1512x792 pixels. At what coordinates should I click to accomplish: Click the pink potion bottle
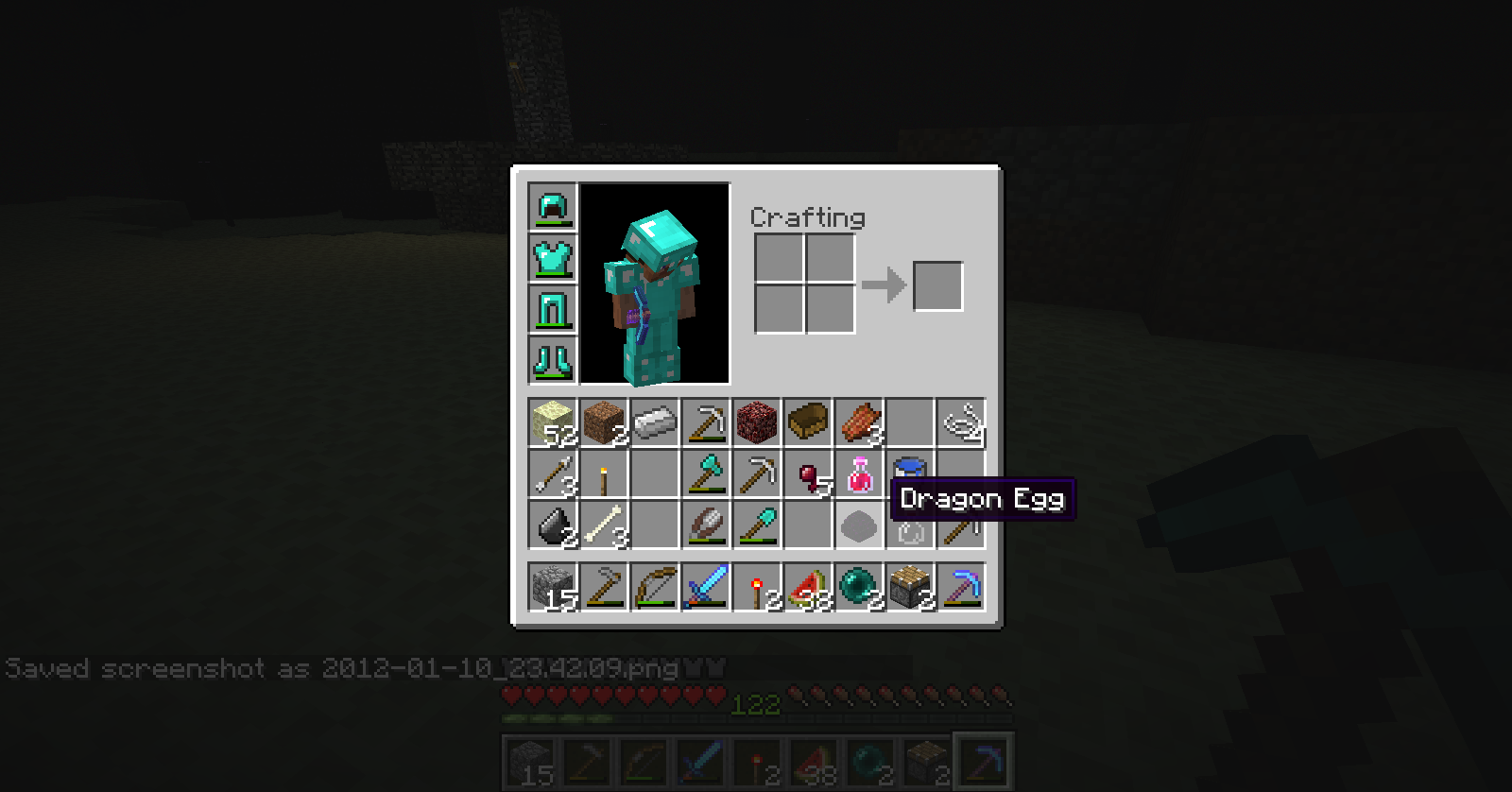[859, 473]
